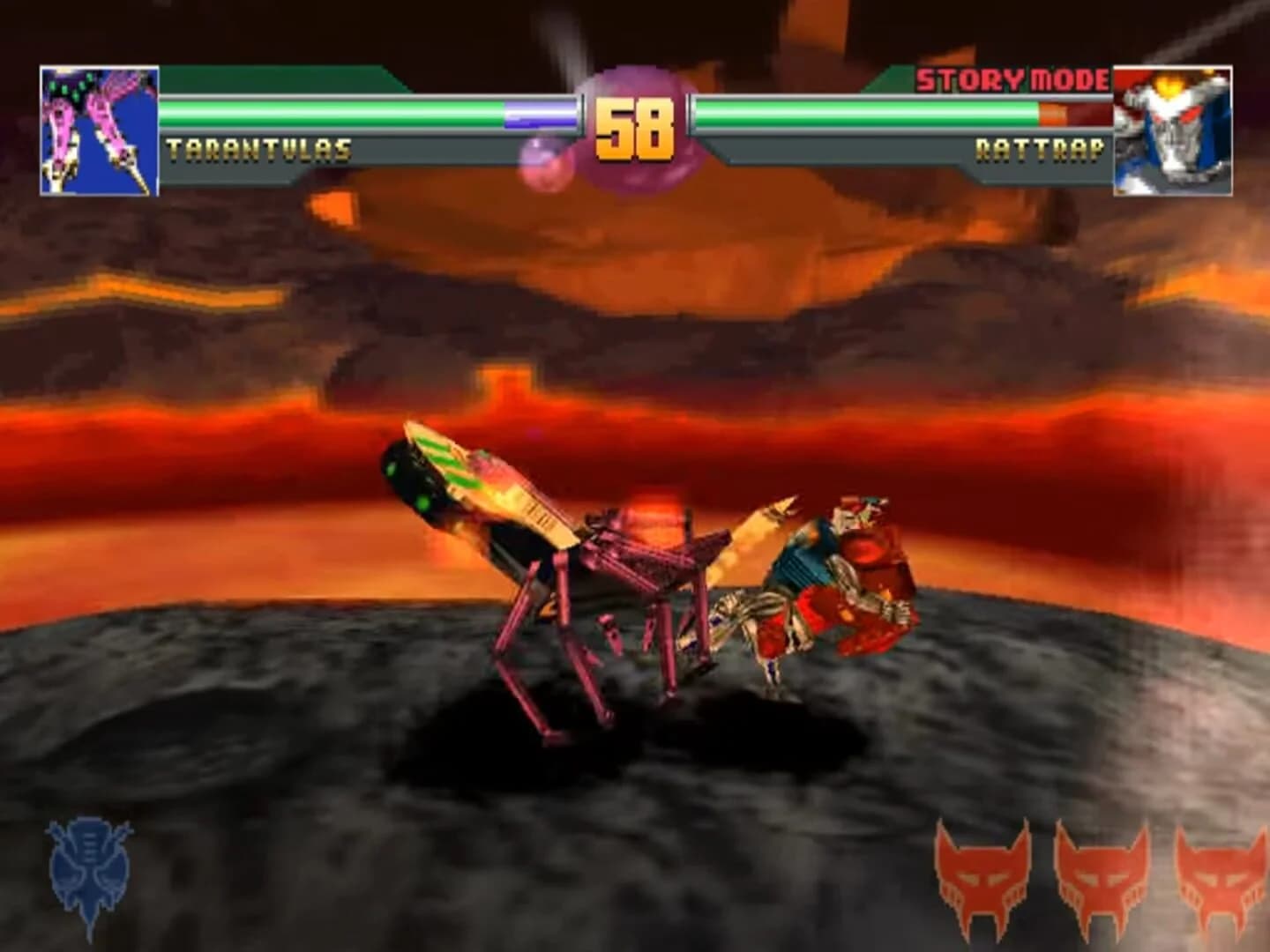Click the first orange Maximal face icon

tap(982, 877)
